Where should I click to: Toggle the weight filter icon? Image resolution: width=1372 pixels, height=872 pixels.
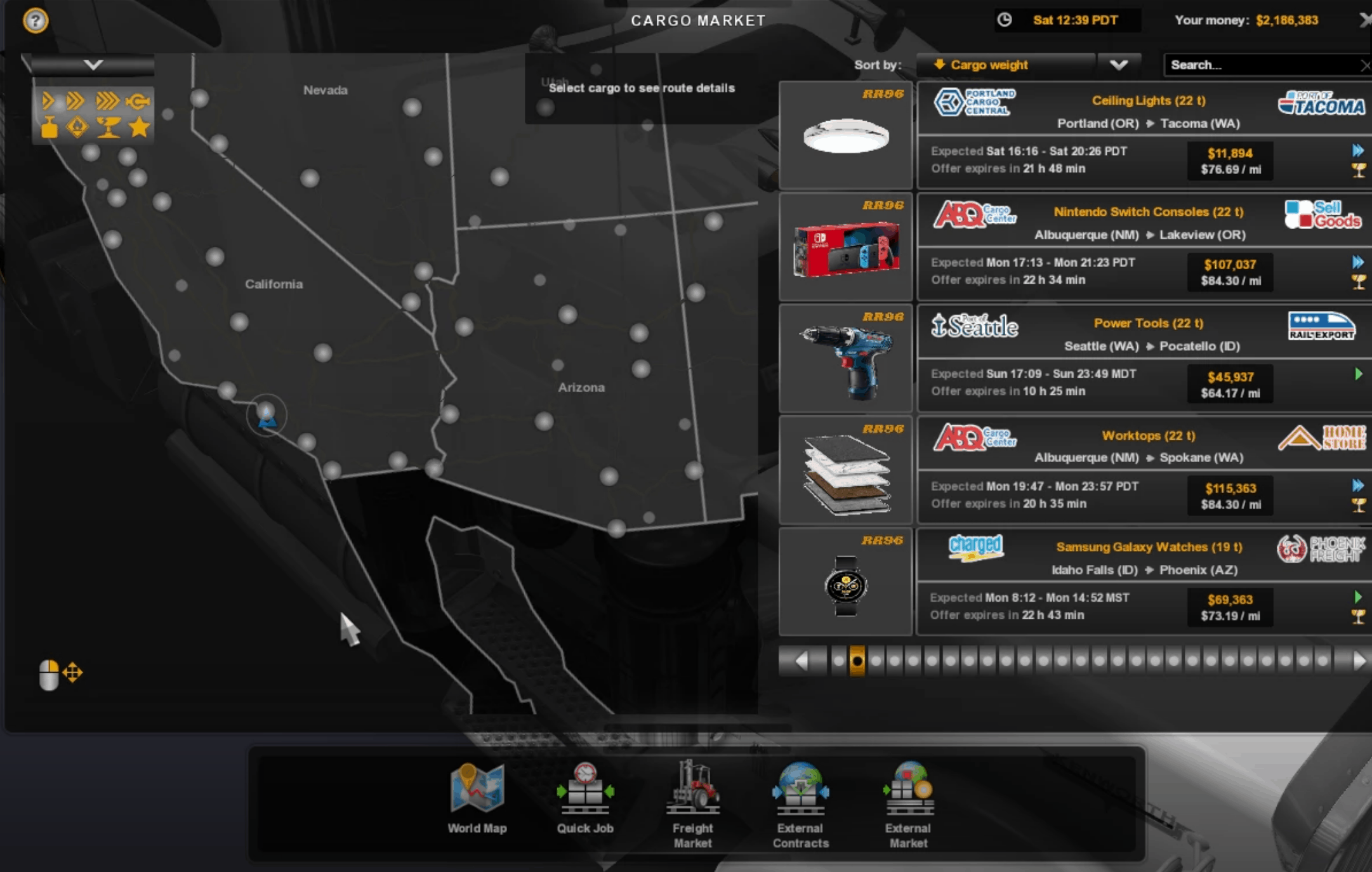click(x=49, y=128)
